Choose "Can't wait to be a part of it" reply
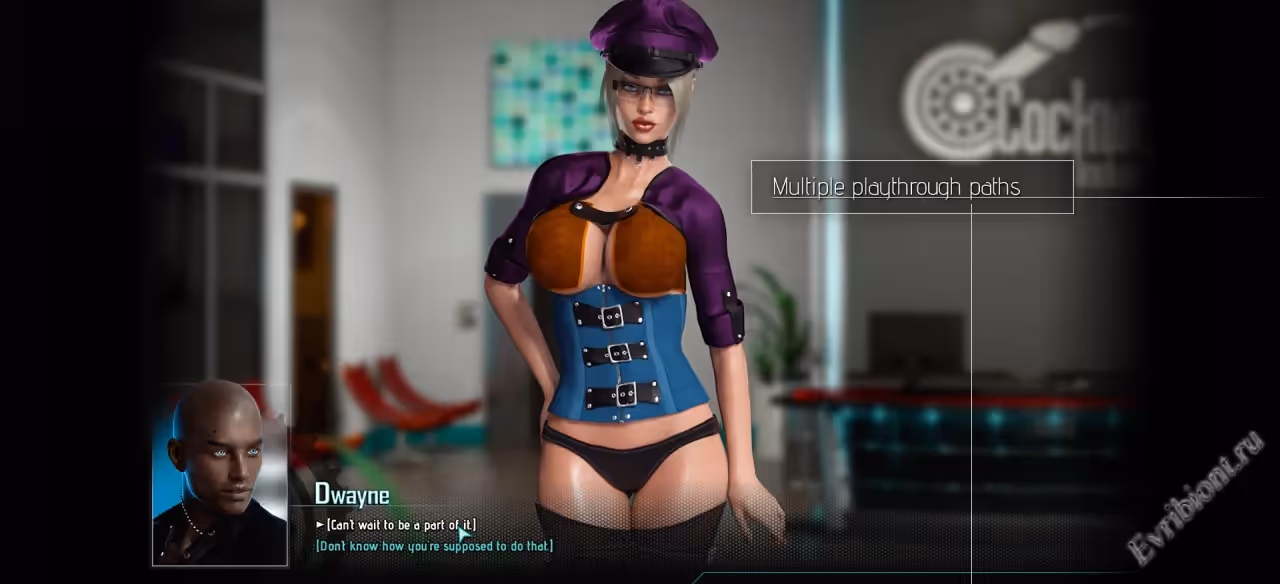Image resolution: width=1280 pixels, height=584 pixels. (400, 525)
